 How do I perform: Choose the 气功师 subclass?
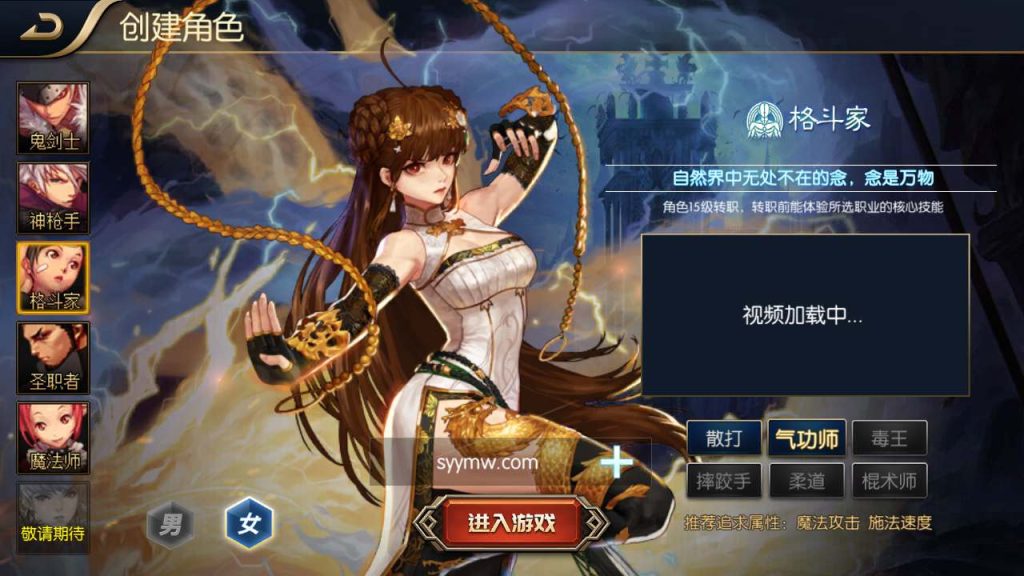click(807, 437)
